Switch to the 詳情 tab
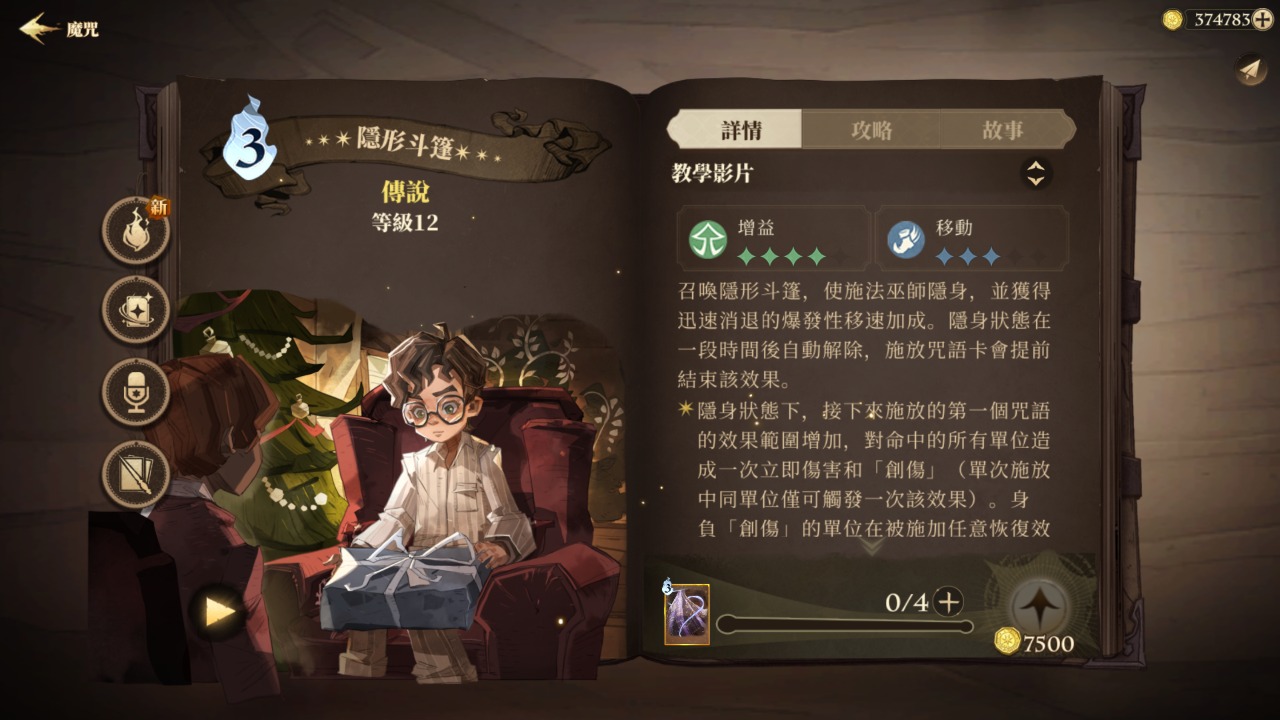 click(x=741, y=130)
